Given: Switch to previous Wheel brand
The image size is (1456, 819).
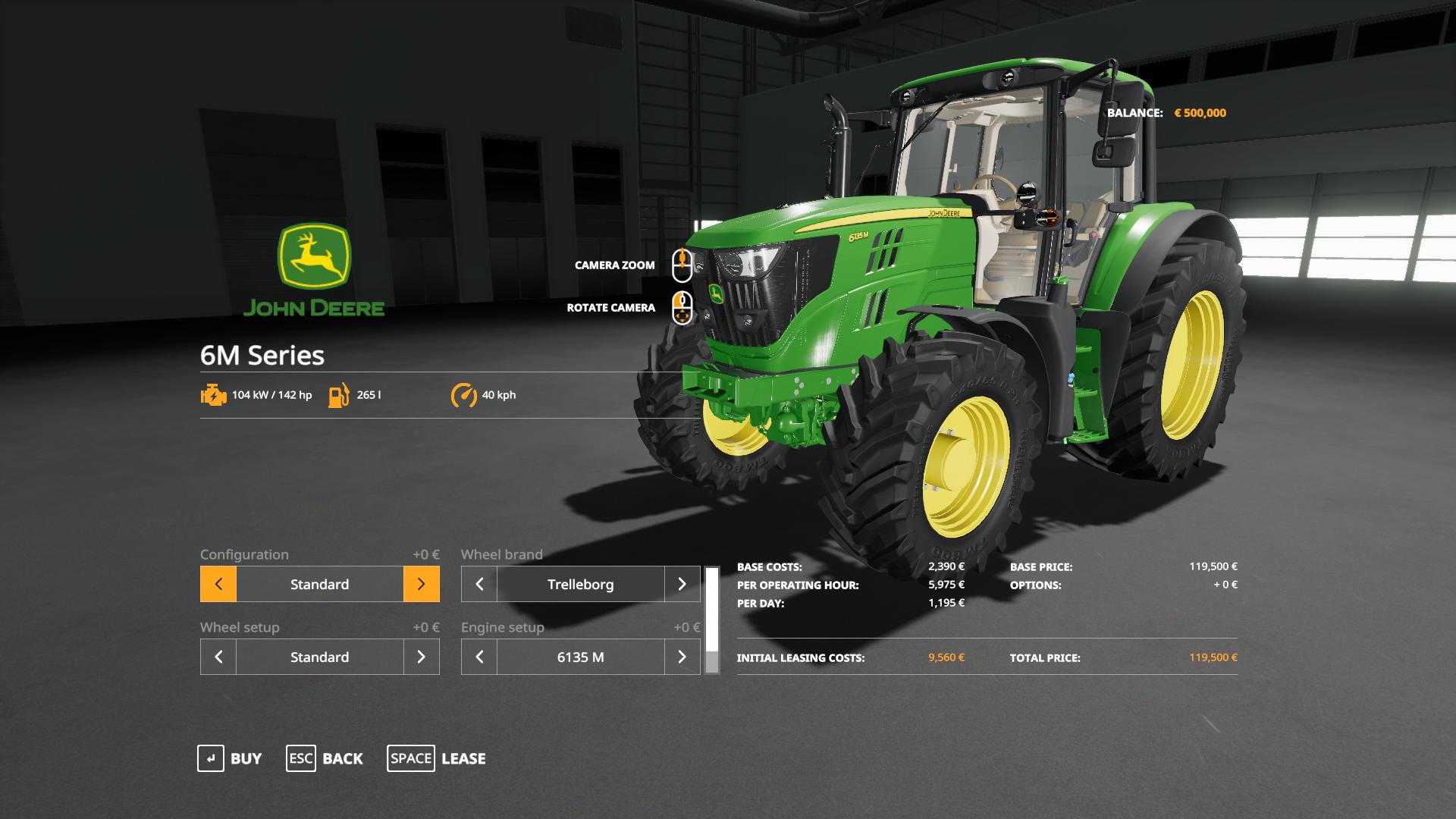Looking at the screenshot, I should point(479,584).
